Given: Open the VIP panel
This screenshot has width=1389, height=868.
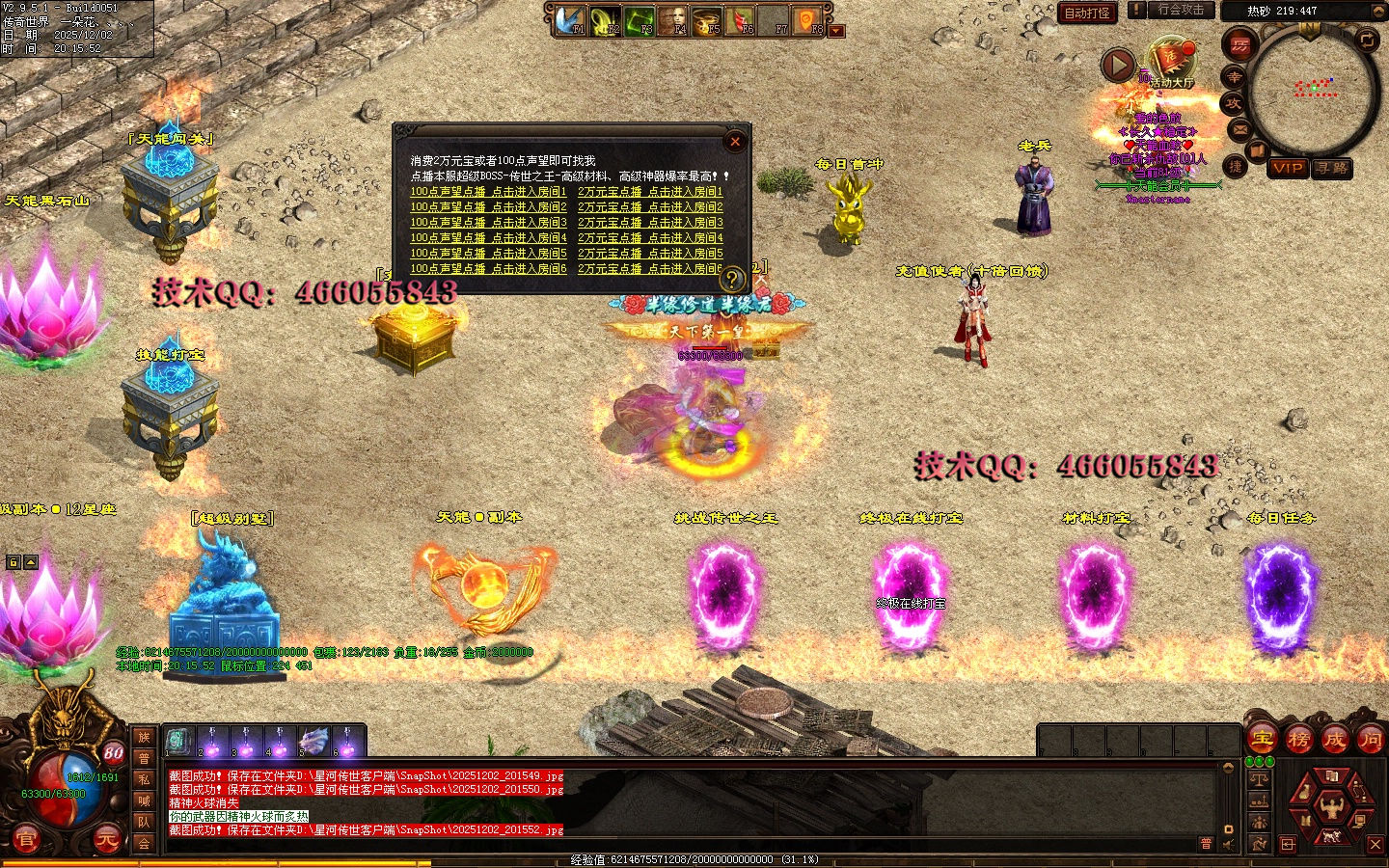Looking at the screenshot, I should [x=1288, y=168].
